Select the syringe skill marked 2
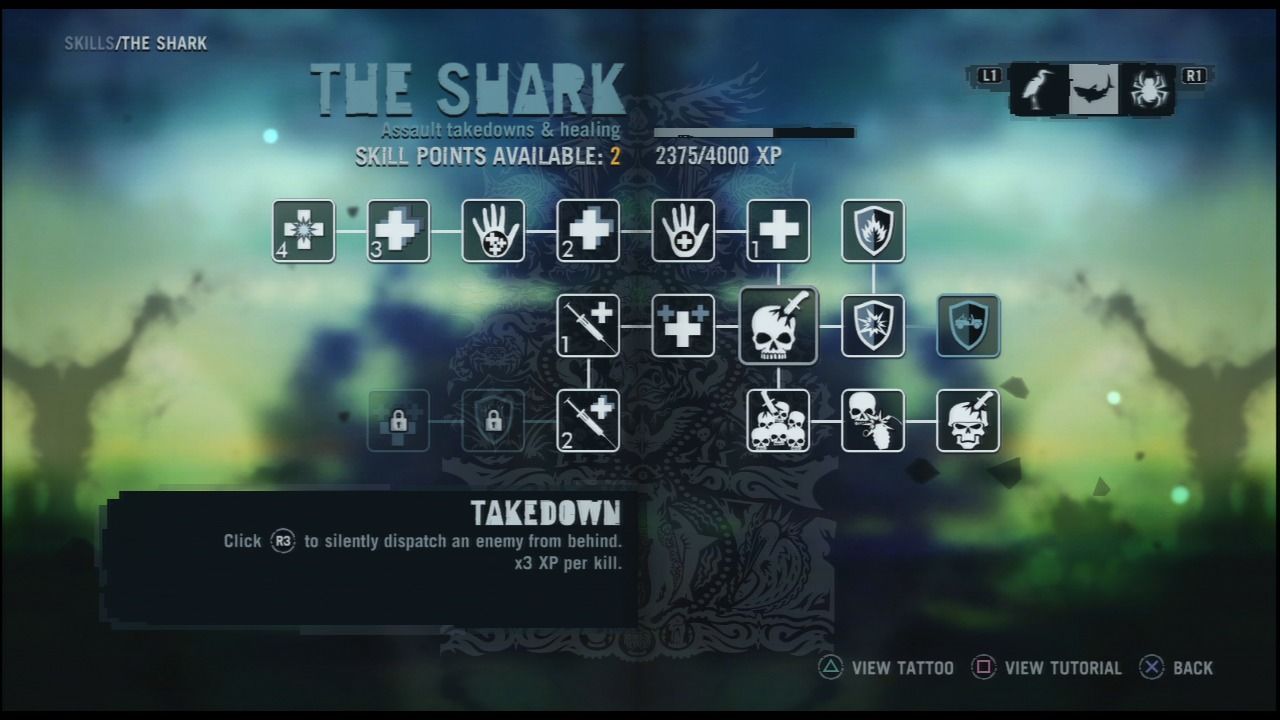 click(588, 420)
